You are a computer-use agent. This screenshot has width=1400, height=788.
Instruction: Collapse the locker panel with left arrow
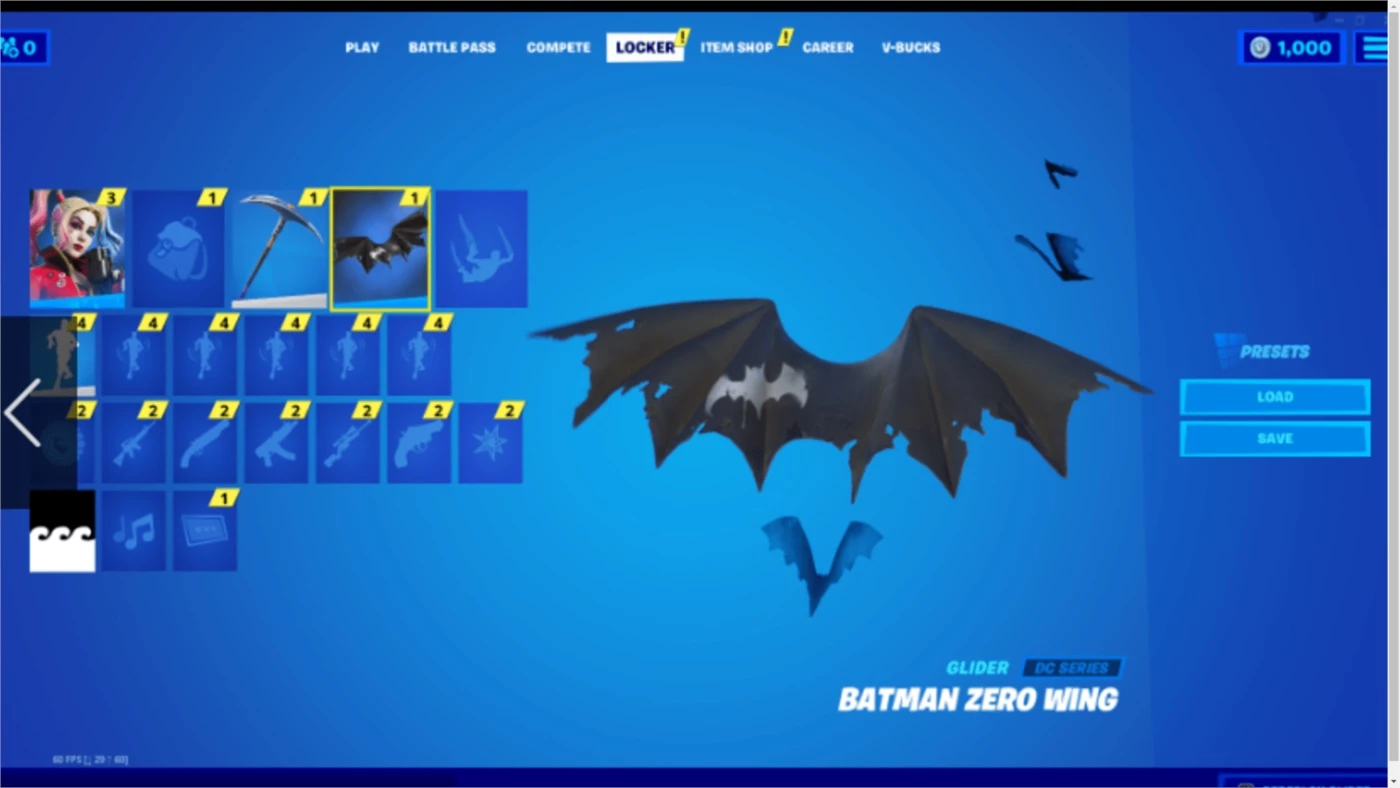[22, 411]
